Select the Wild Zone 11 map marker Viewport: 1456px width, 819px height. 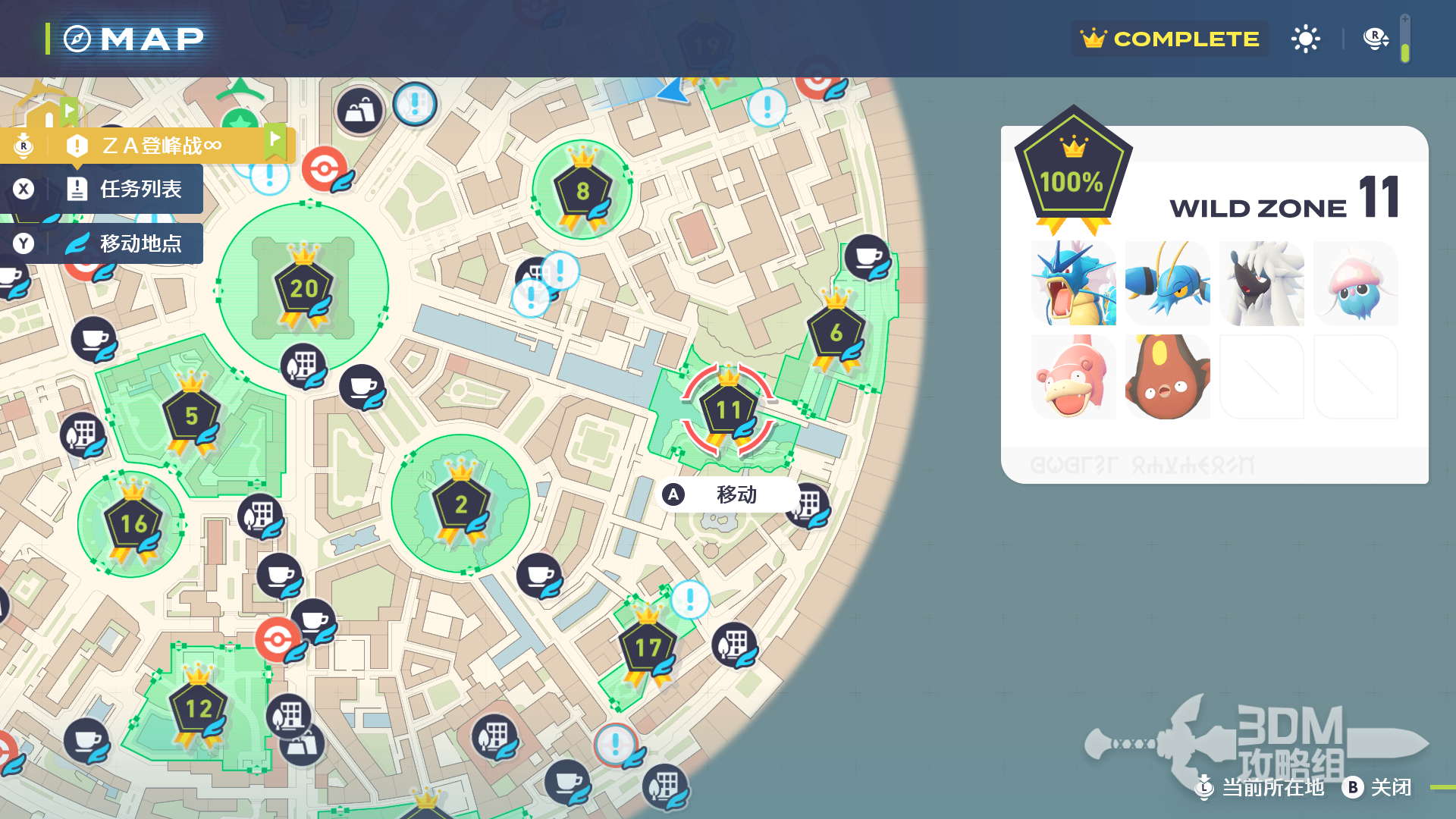pos(728,411)
